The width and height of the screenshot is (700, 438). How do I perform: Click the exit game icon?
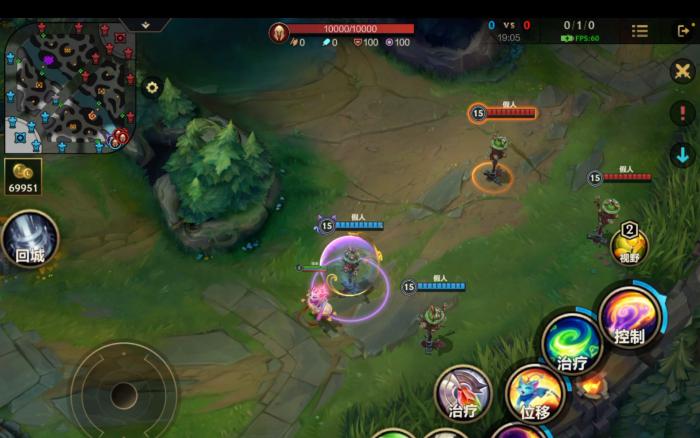pos(684,31)
